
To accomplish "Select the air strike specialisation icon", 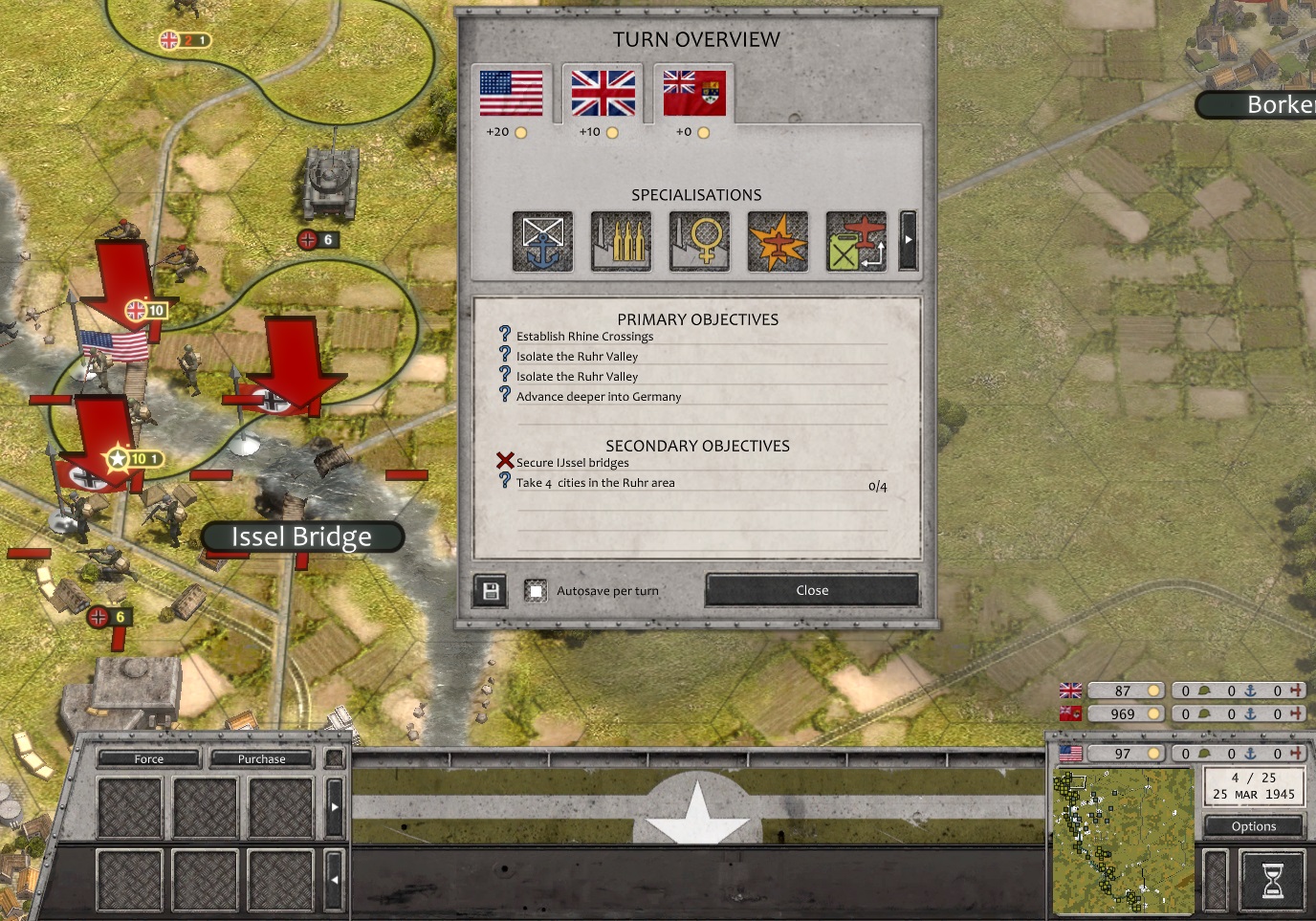I will [778, 241].
